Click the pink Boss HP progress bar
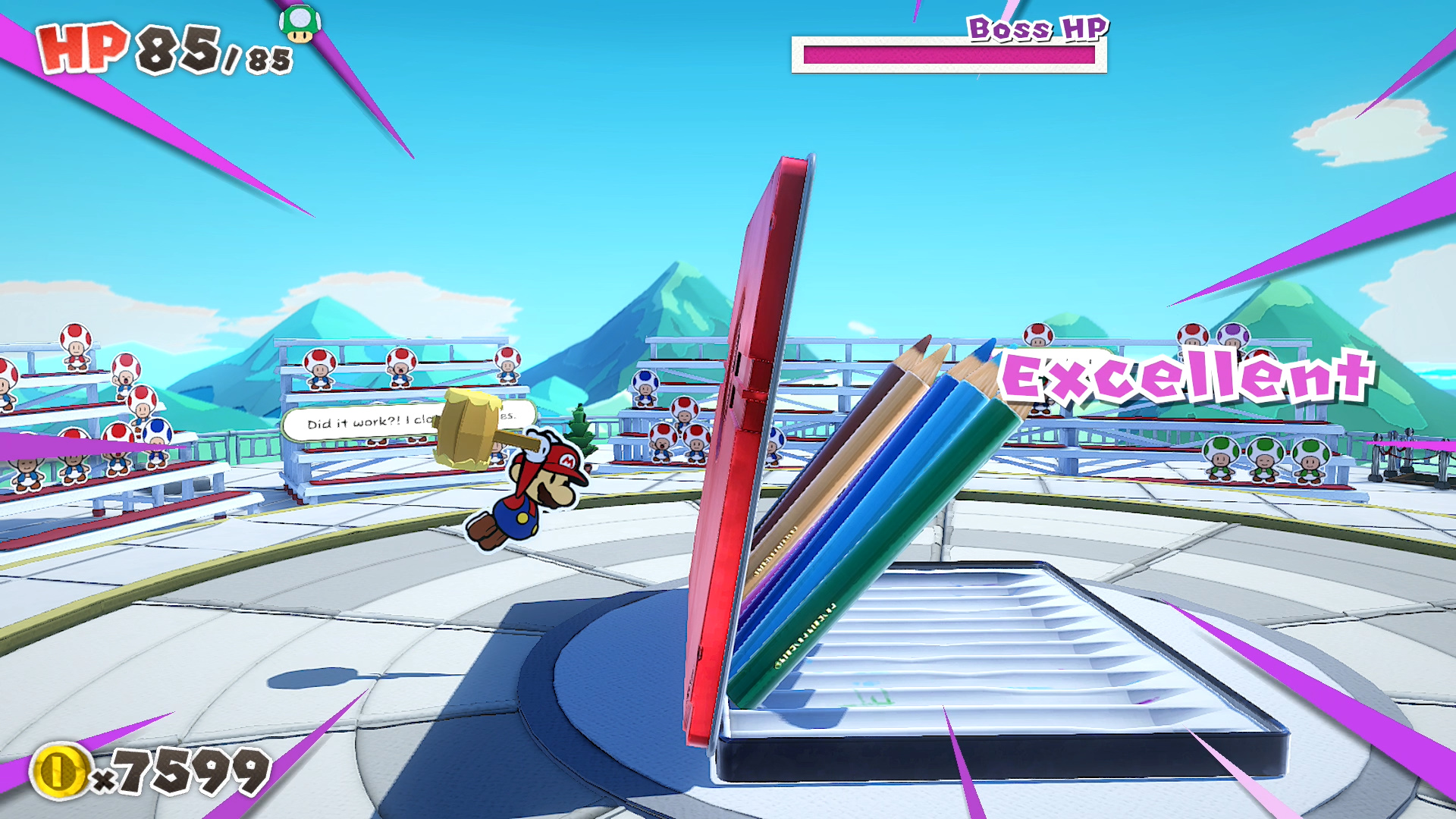This screenshot has width=1456, height=819. click(948, 55)
